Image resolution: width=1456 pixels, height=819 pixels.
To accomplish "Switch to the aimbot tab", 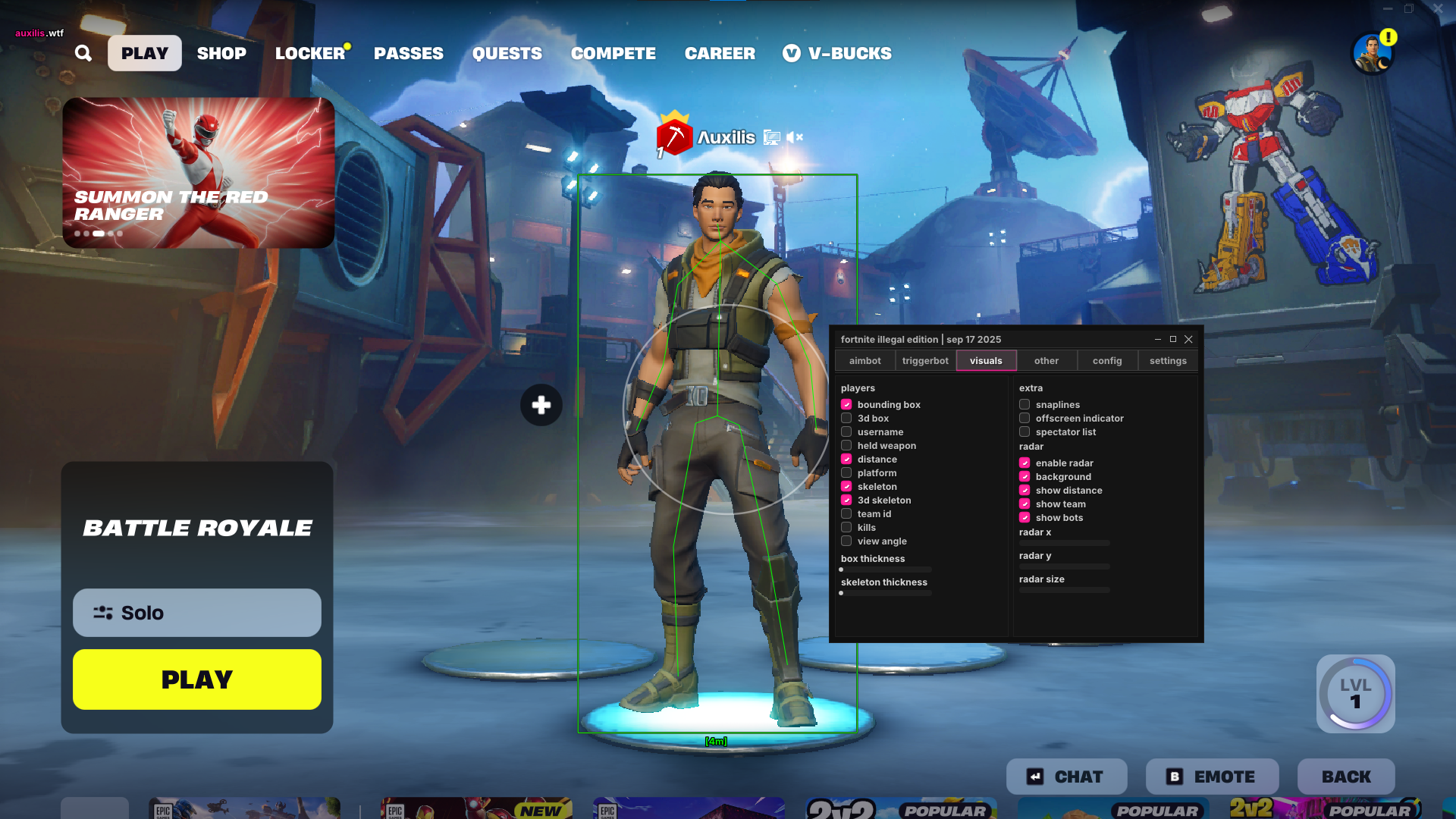I will pyautogui.click(x=864, y=360).
